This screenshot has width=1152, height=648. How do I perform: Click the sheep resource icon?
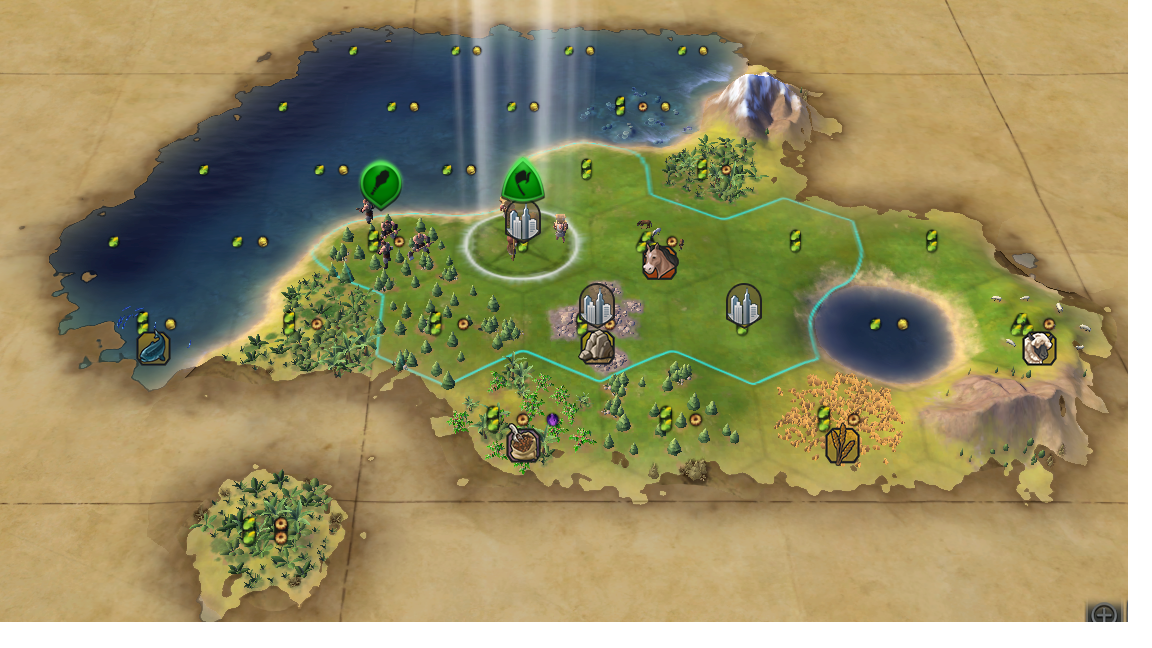[x=1039, y=348]
